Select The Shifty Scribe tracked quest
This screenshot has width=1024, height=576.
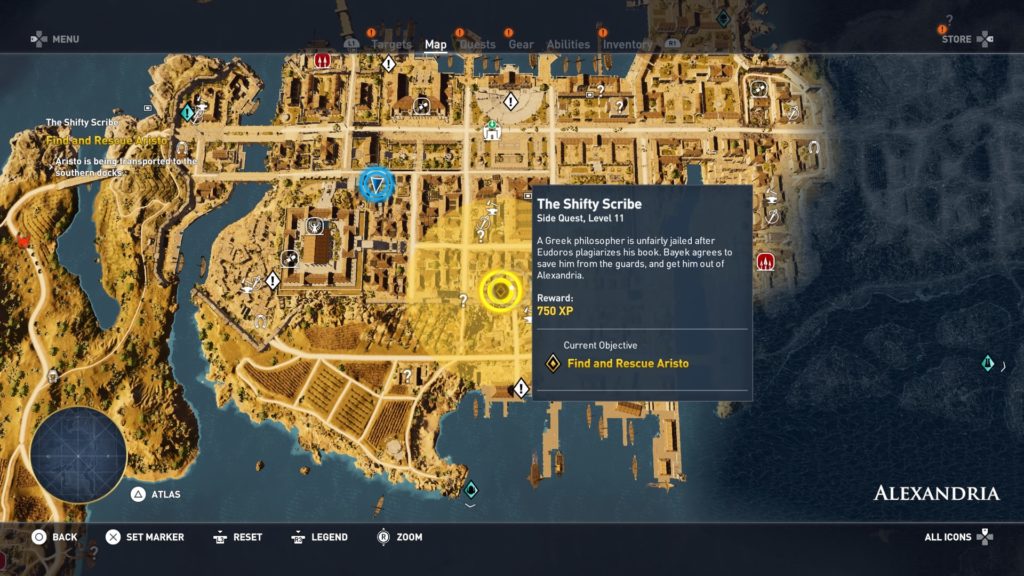(82, 123)
